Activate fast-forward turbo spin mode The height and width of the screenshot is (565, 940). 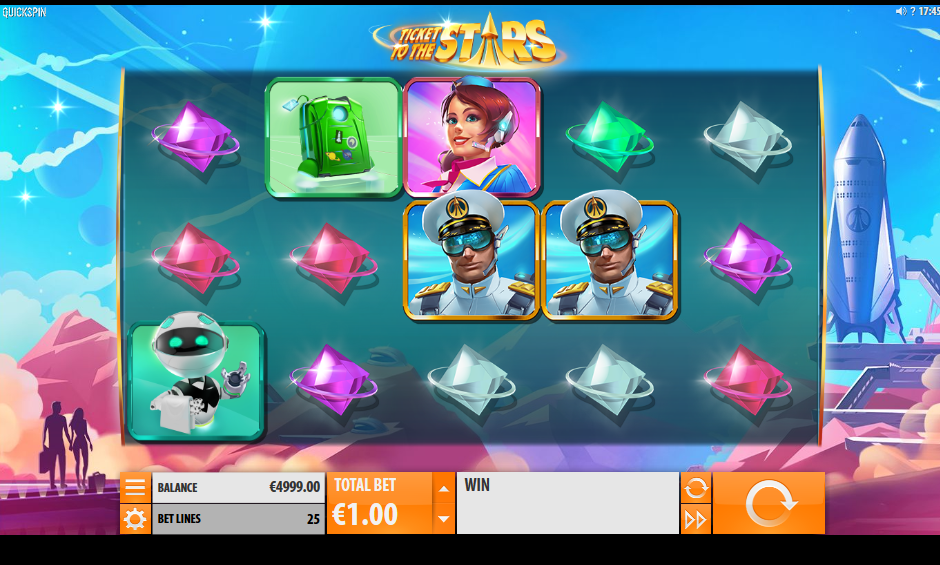tap(696, 519)
